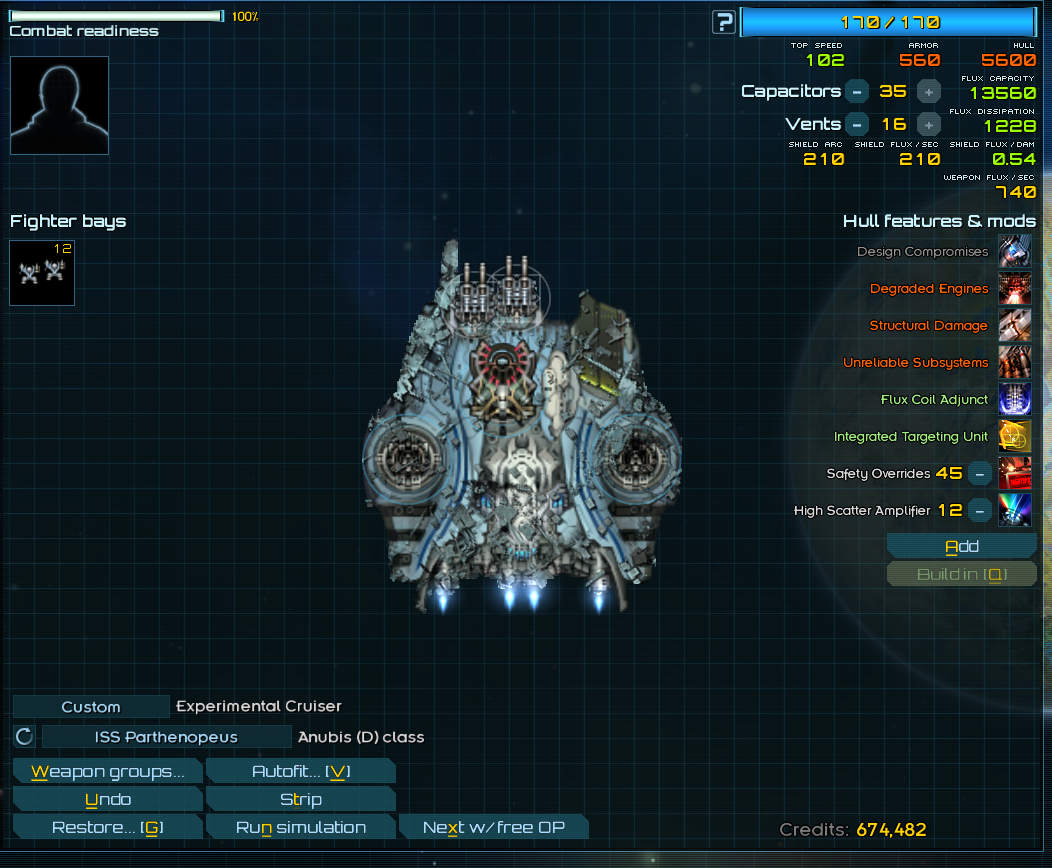Strip all weapons from the ship

300,799
